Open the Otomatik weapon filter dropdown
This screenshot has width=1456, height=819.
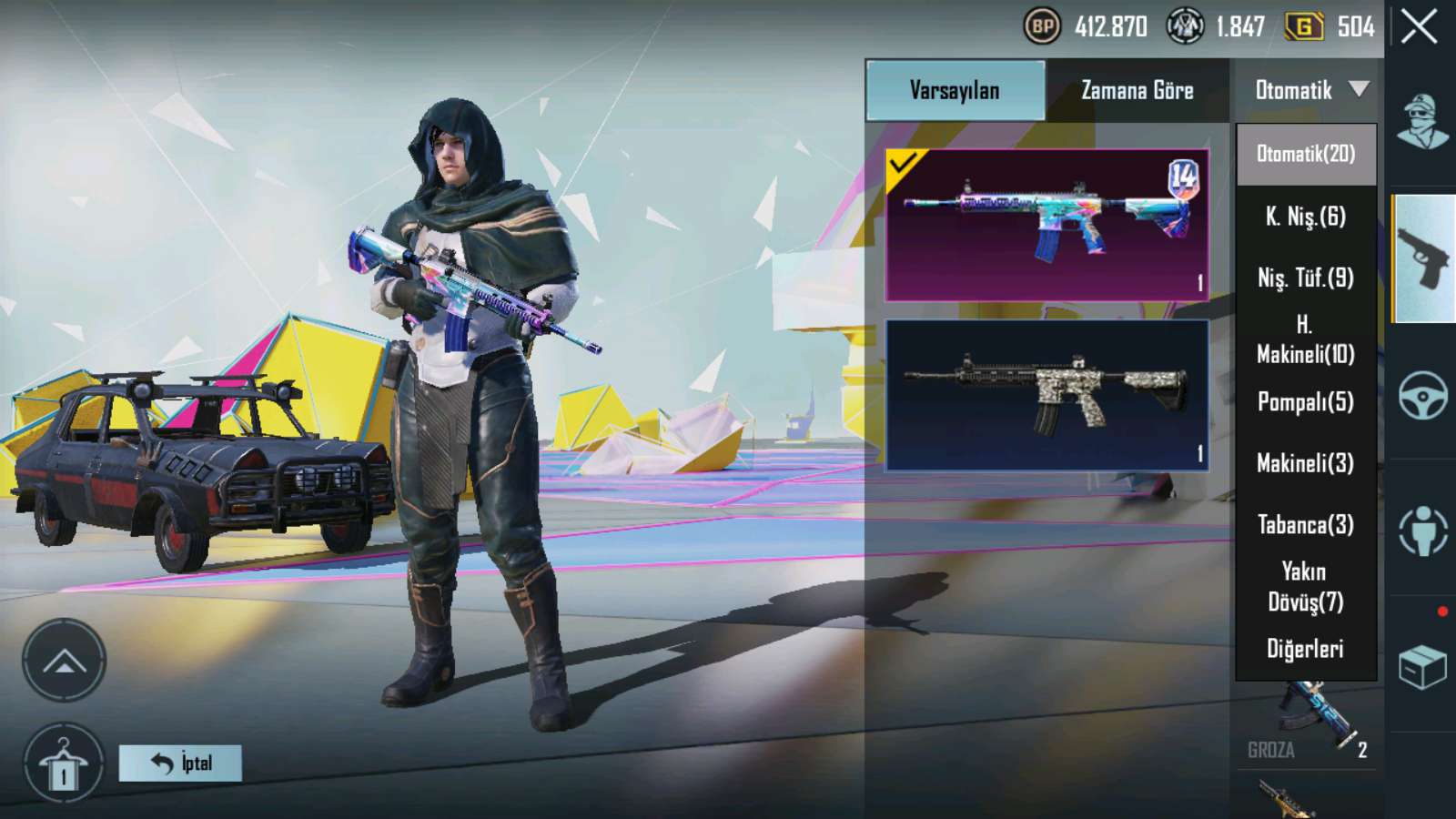(1309, 90)
